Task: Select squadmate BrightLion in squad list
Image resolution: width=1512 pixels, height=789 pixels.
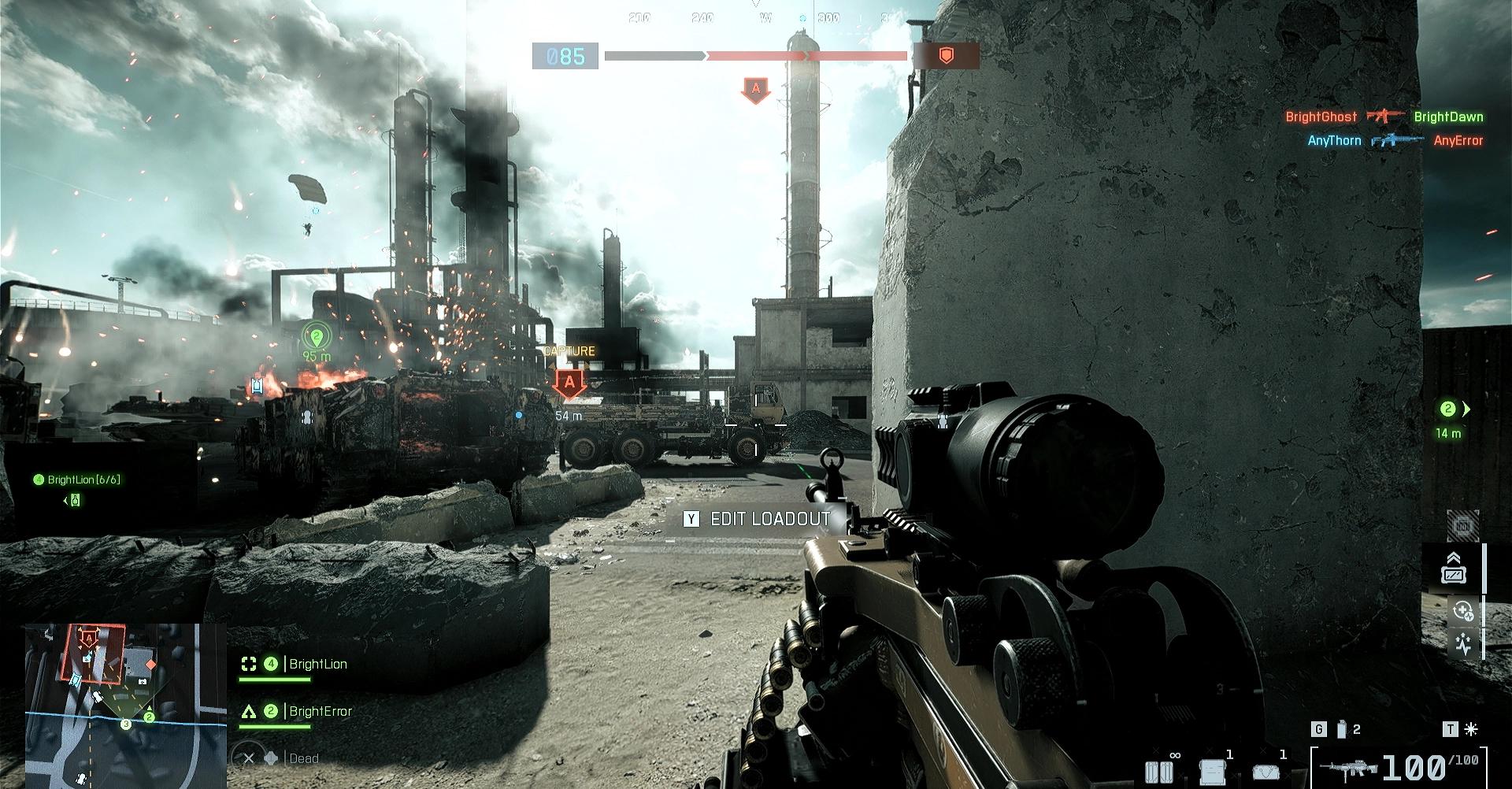Action: pos(317,665)
